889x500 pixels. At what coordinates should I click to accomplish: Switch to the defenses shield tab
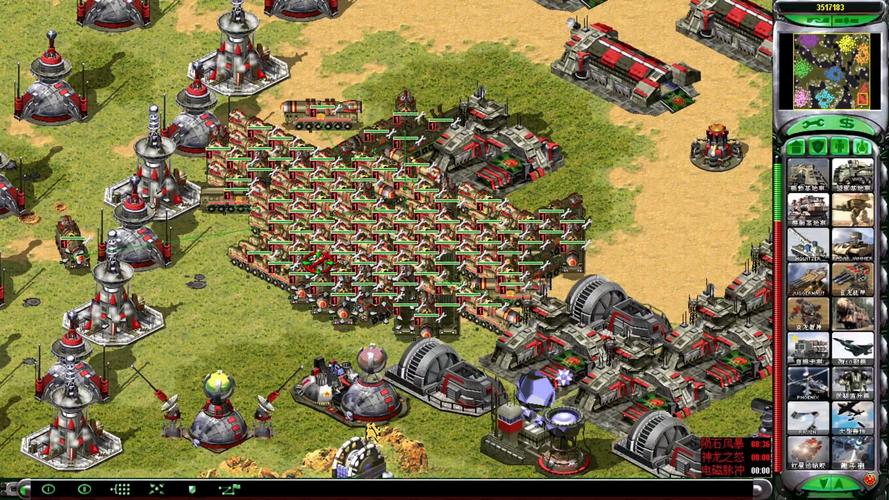click(819, 147)
